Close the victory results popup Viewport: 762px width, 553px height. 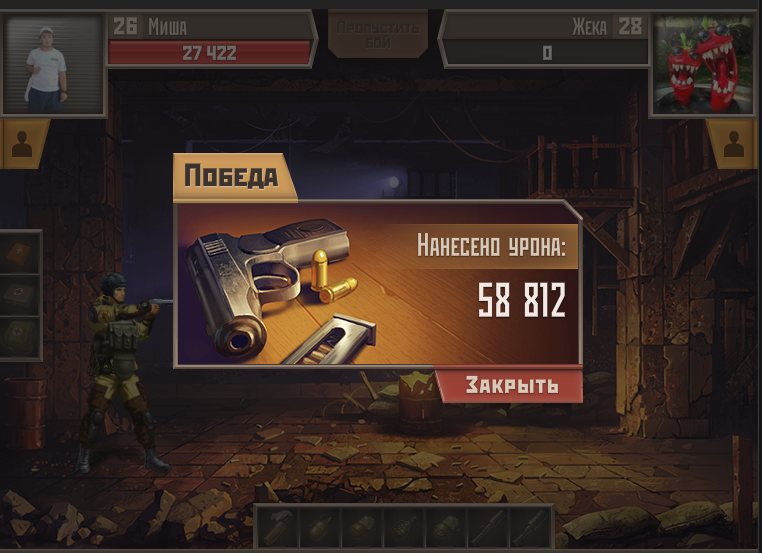[x=511, y=386]
